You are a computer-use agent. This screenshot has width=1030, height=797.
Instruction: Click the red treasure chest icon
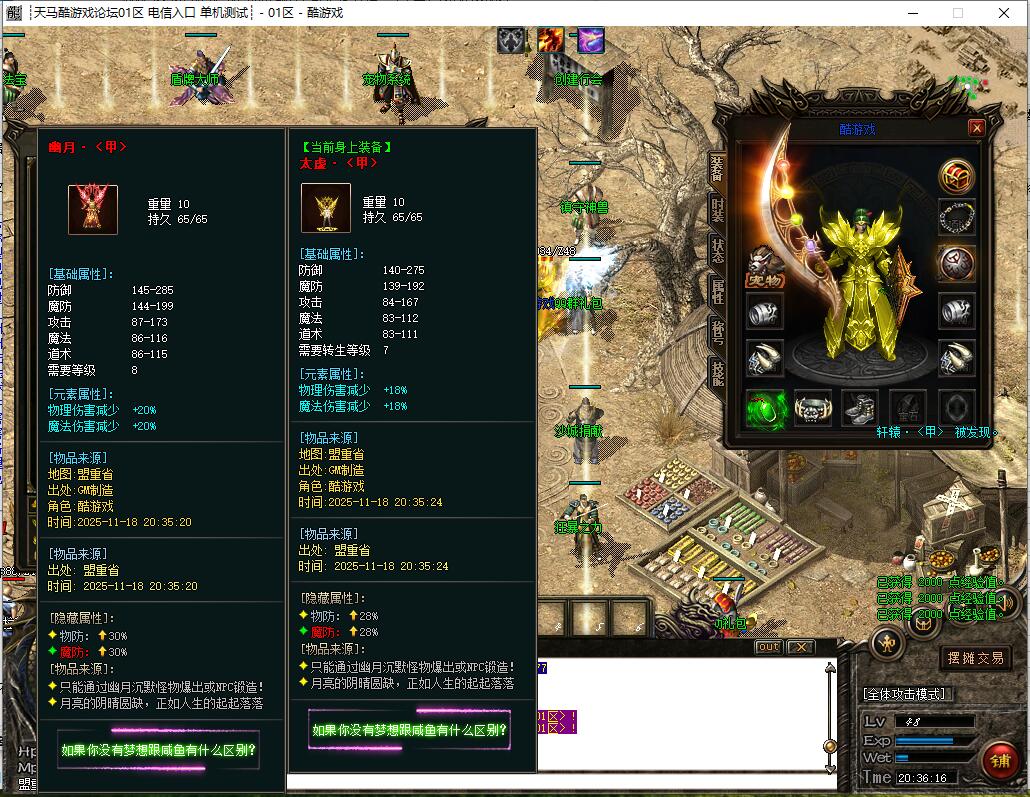pyautogui.click(x=956, y=177)
